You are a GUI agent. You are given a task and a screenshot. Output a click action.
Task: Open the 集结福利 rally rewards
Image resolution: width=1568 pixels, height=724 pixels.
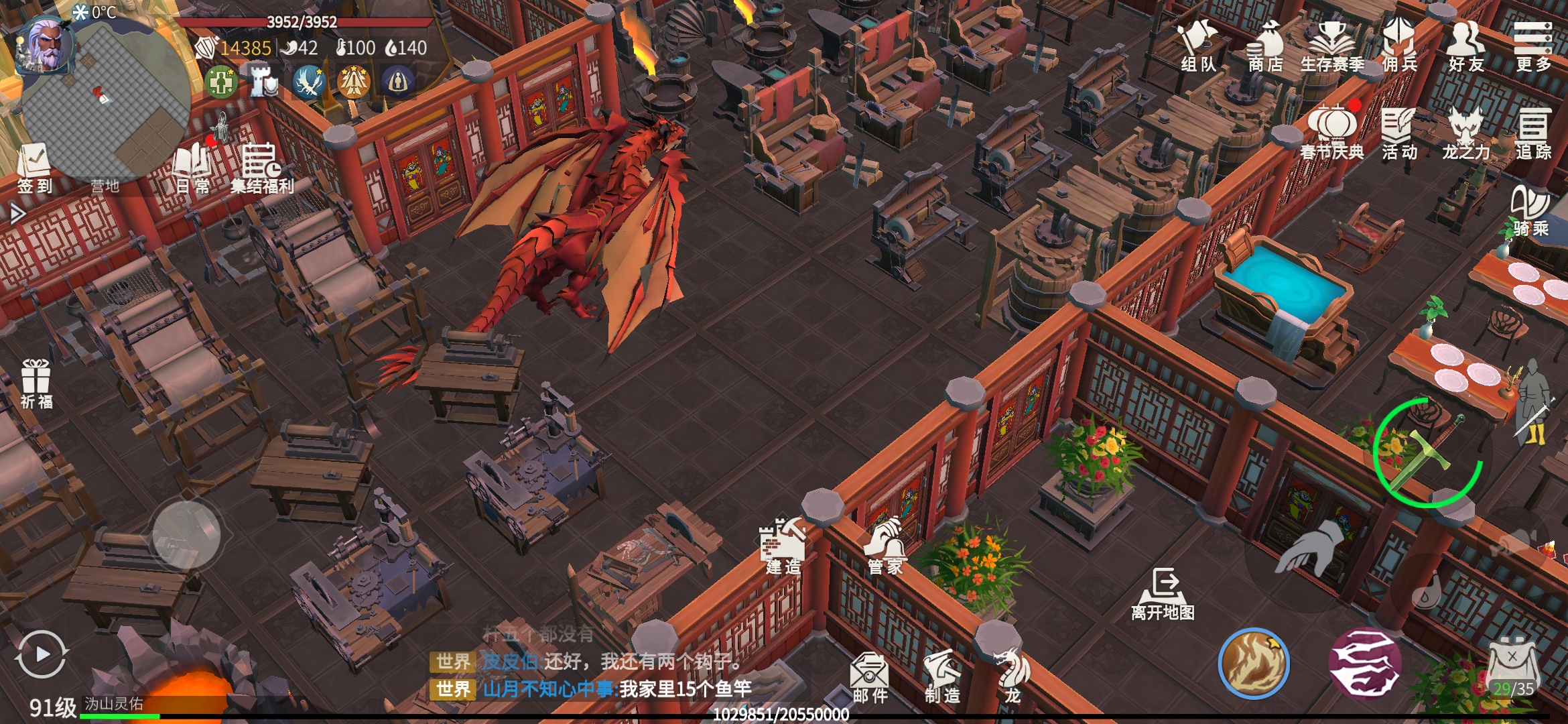pyautogui.click(x=262, y=168)
